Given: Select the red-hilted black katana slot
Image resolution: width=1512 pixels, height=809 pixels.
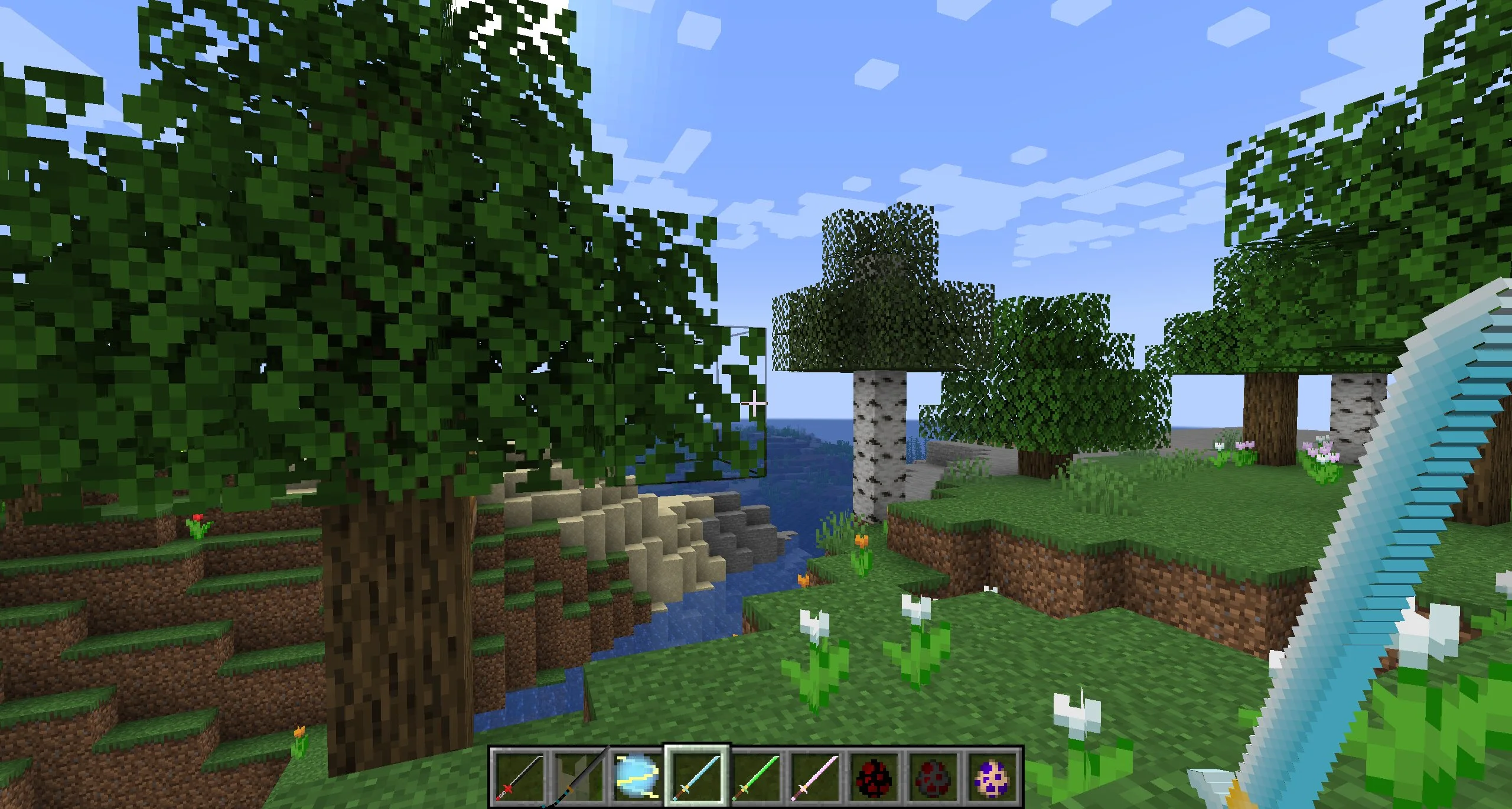Looking at the screenshot, I should coord(519,776).
